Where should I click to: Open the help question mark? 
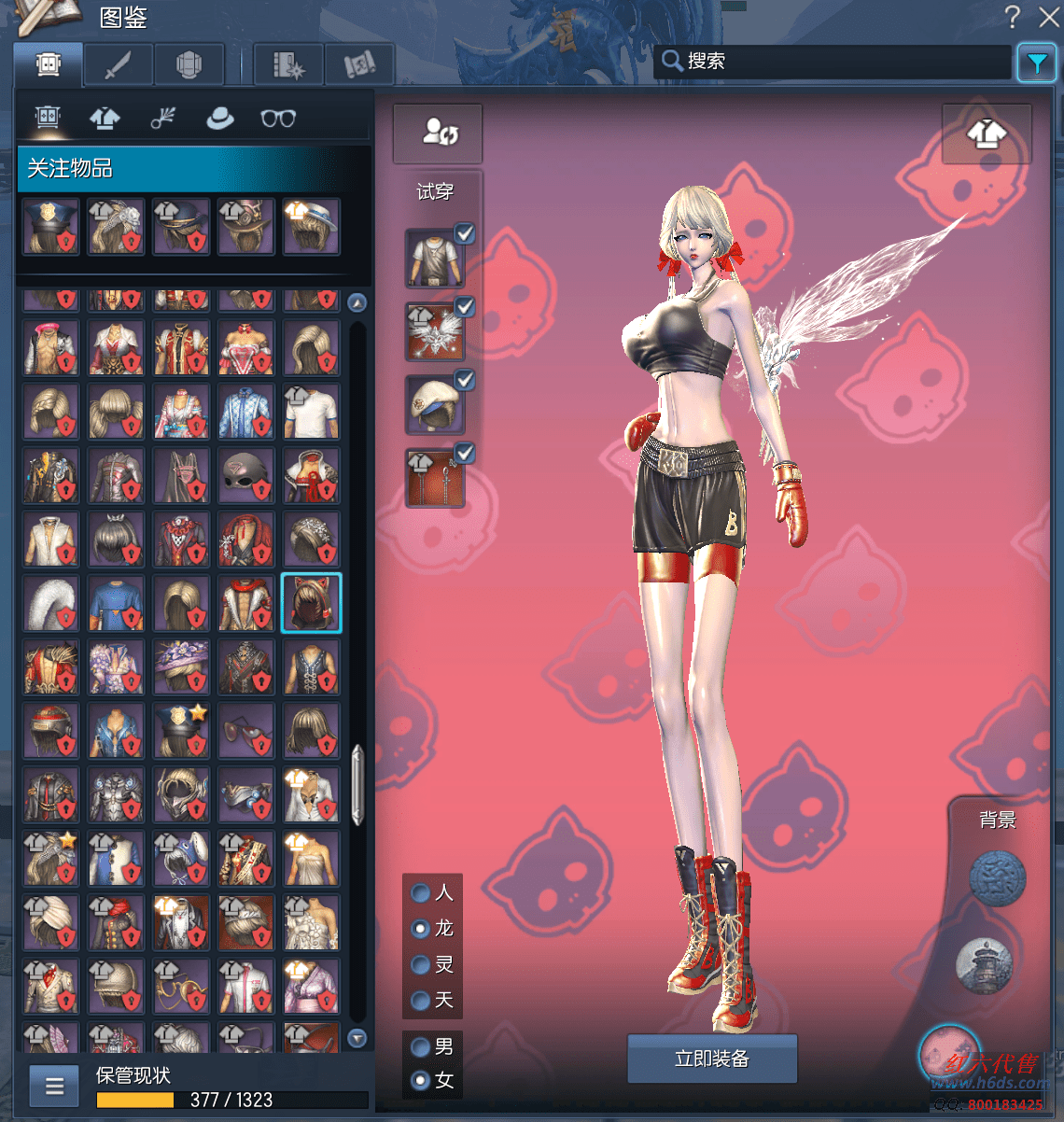pos(1013,16)
